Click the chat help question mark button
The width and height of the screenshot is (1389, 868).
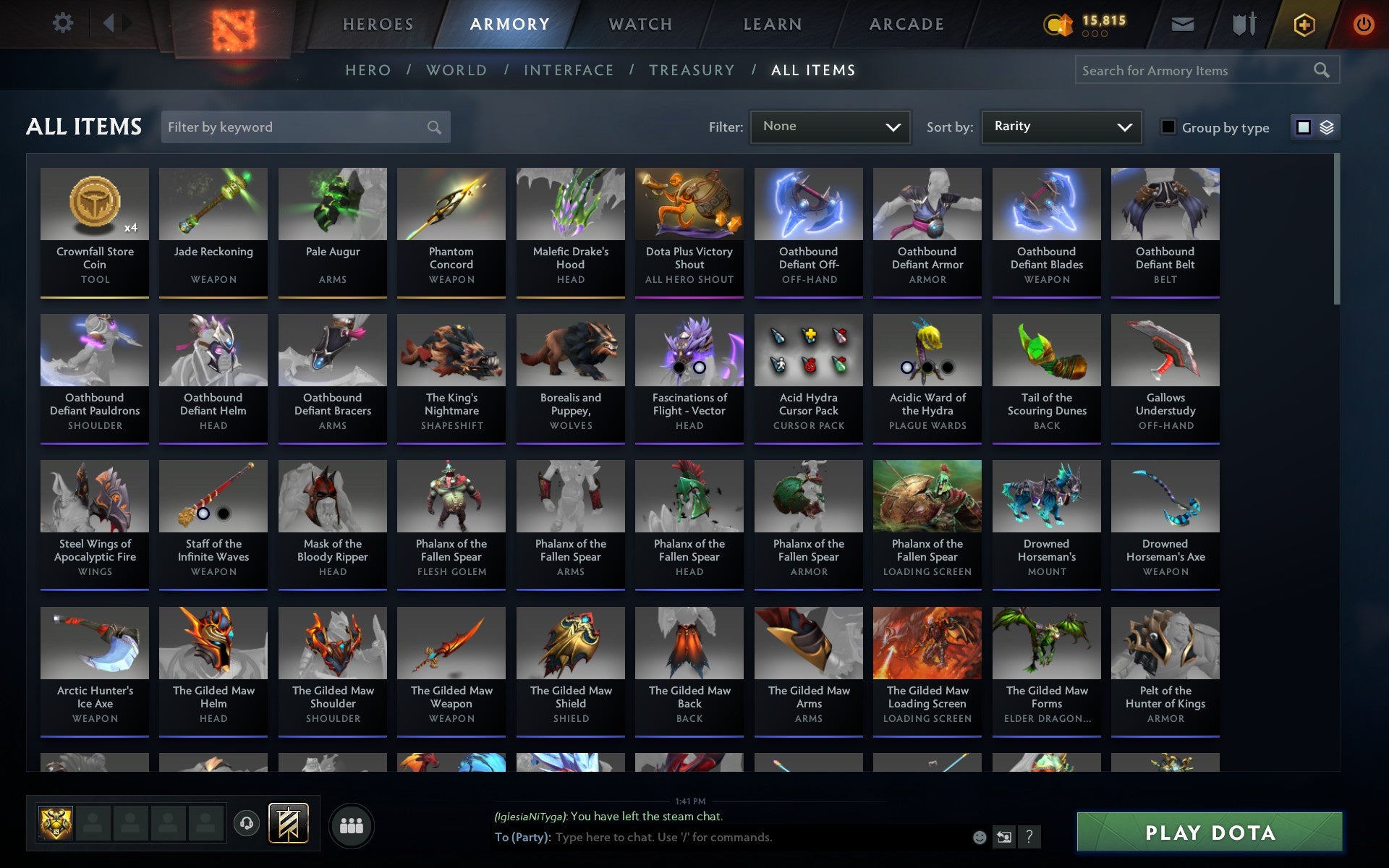pos(1029,837)
